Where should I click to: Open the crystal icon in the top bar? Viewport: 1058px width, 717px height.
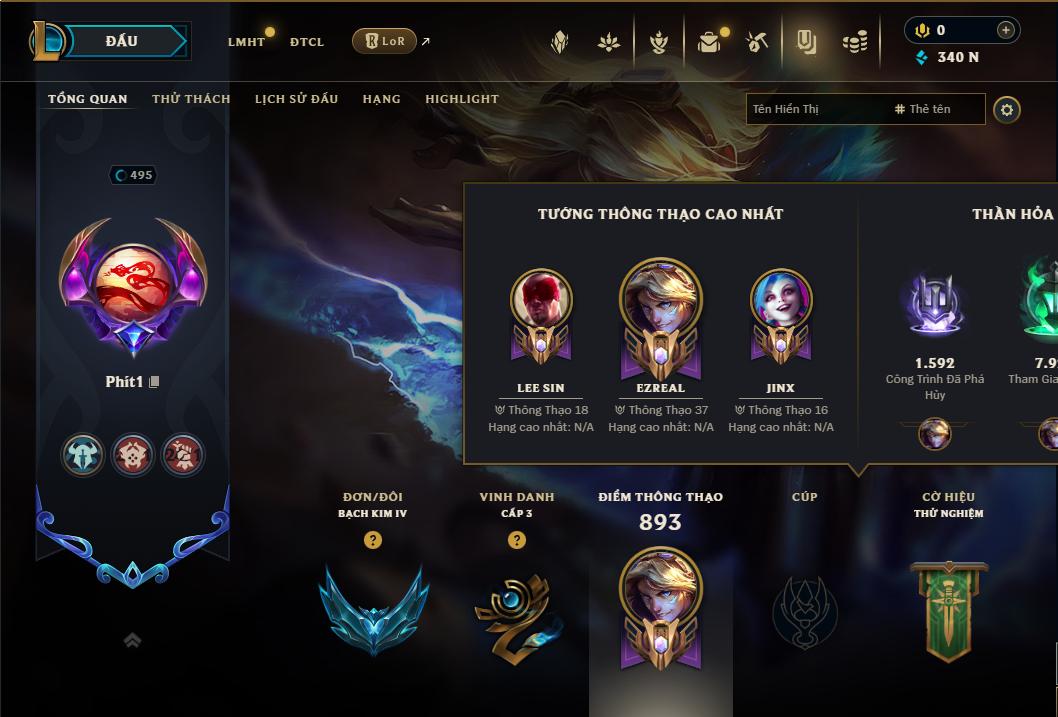coord(560,42)
